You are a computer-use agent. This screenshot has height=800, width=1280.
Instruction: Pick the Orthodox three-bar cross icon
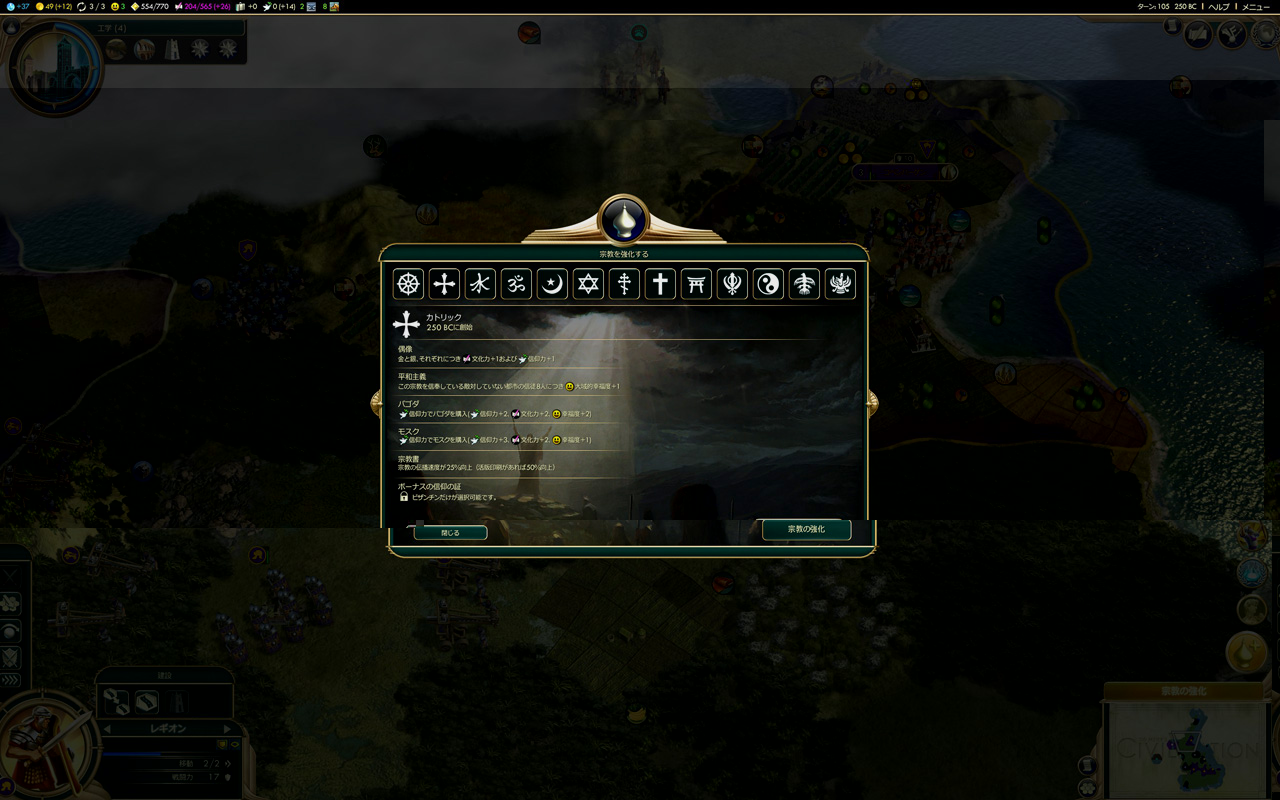click(x=624, y=284)
